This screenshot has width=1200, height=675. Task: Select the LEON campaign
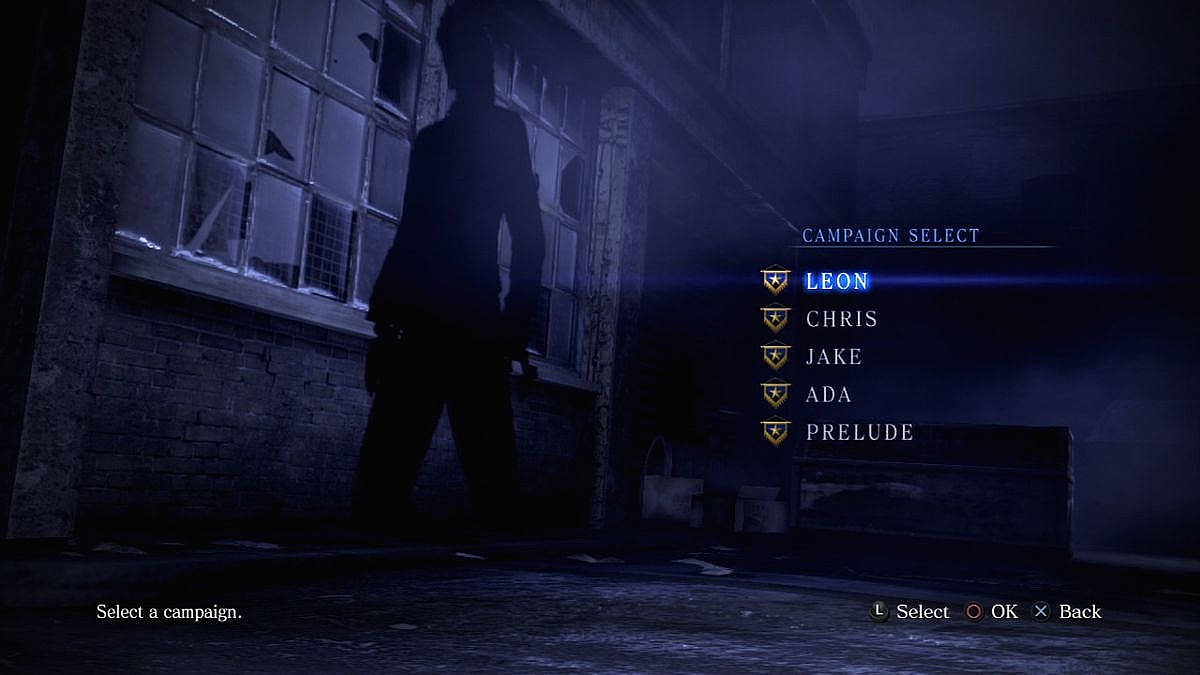pyautogui.click(x=837, y=281)
